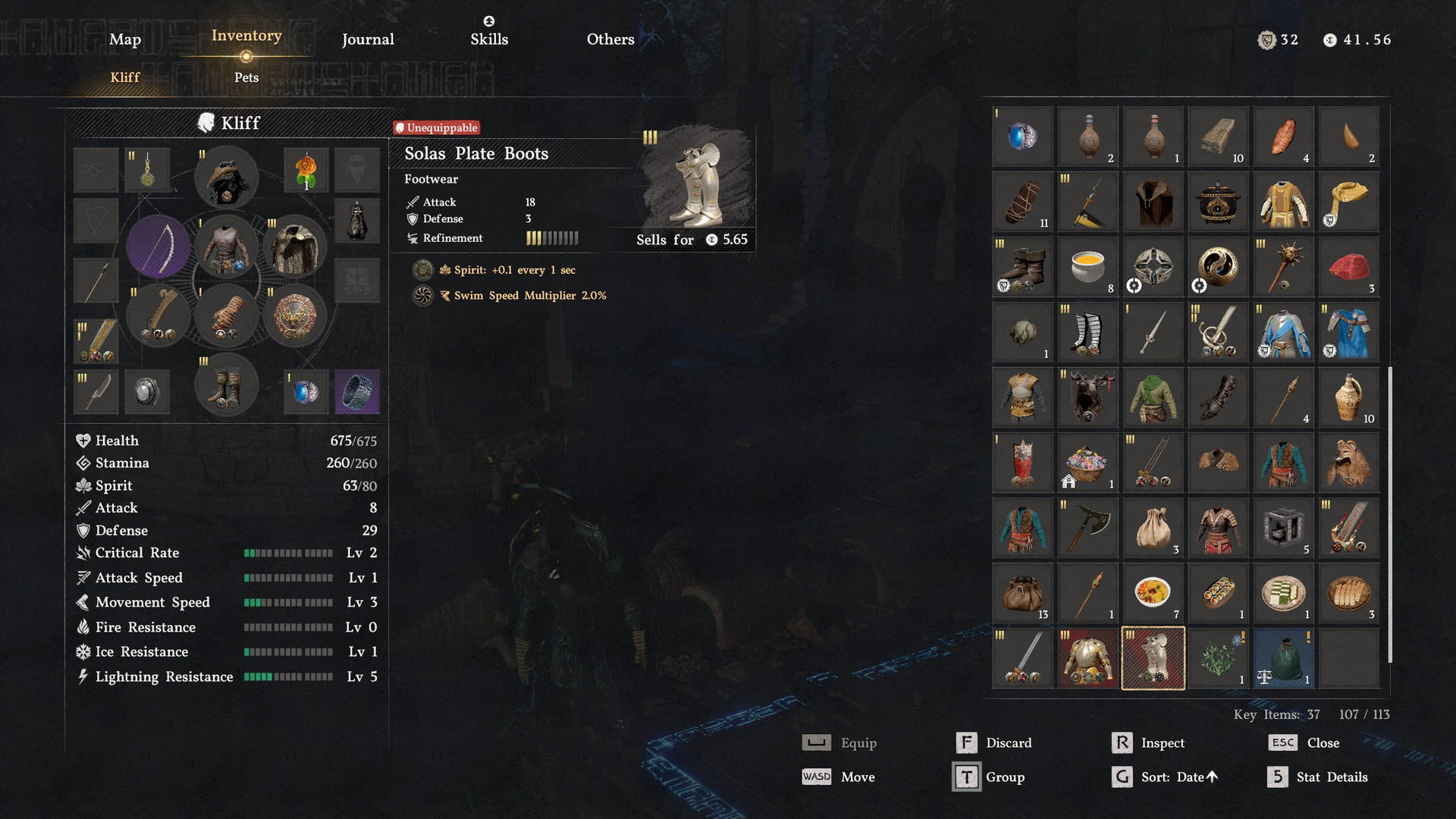Open the Journal tab

coord(368,39)
